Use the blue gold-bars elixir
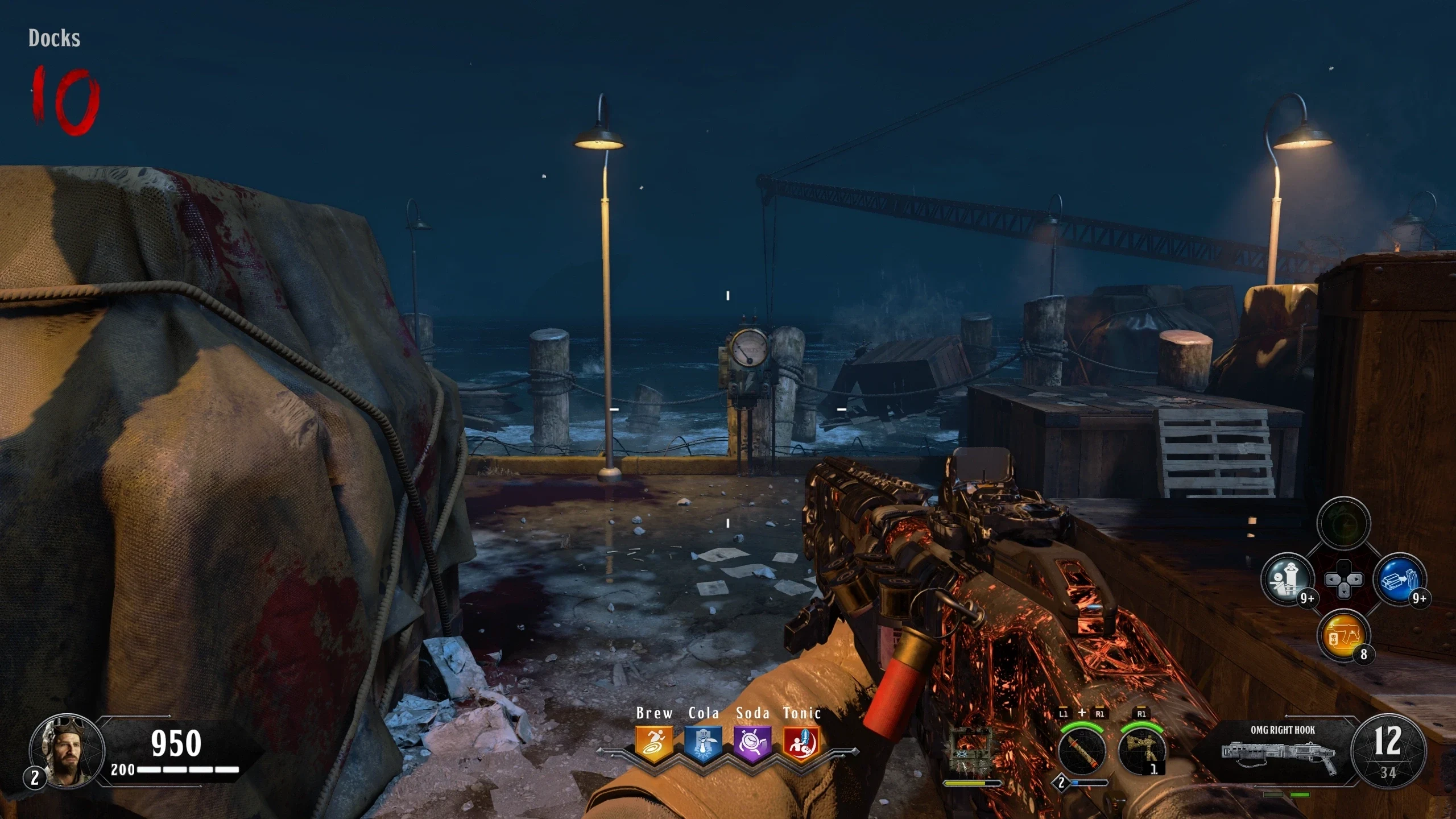 click(1399, 580)
